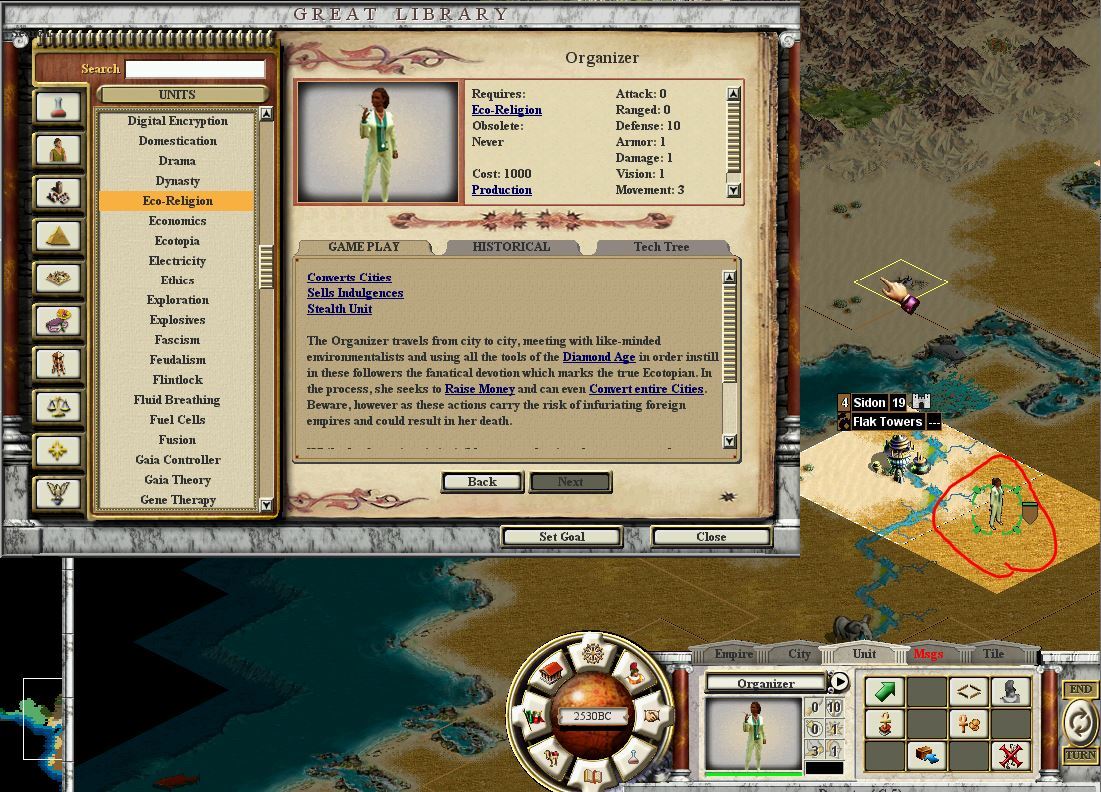Image resolution: width=1101 pixels, height=792 pixels.
Task: Select Fusion in the advances list
Action: pos(177,440)
